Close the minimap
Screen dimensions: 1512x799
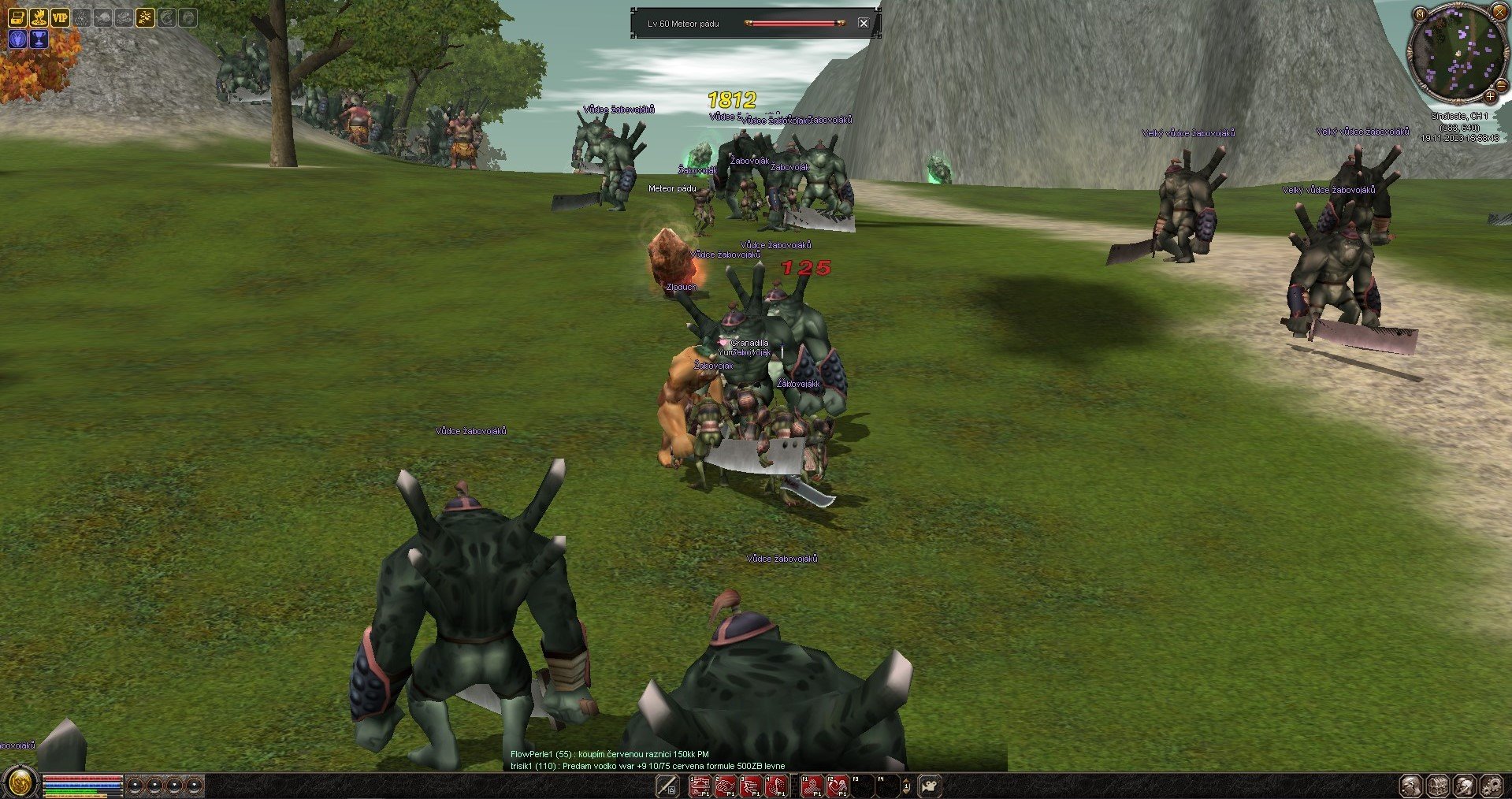tap(1499, 11)
